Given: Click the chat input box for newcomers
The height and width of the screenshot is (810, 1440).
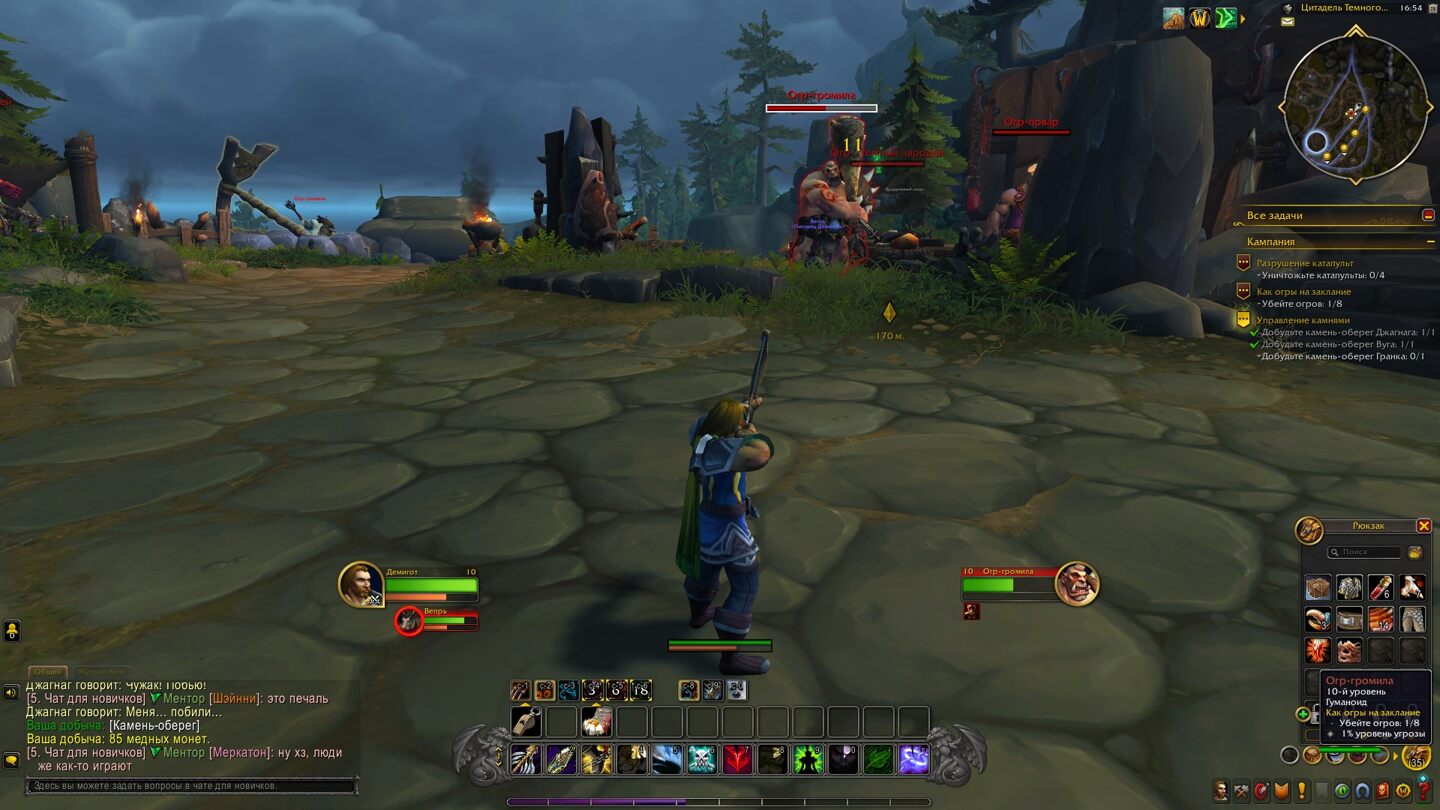Looking at the screenshot, I should click(x=190, y=786).
